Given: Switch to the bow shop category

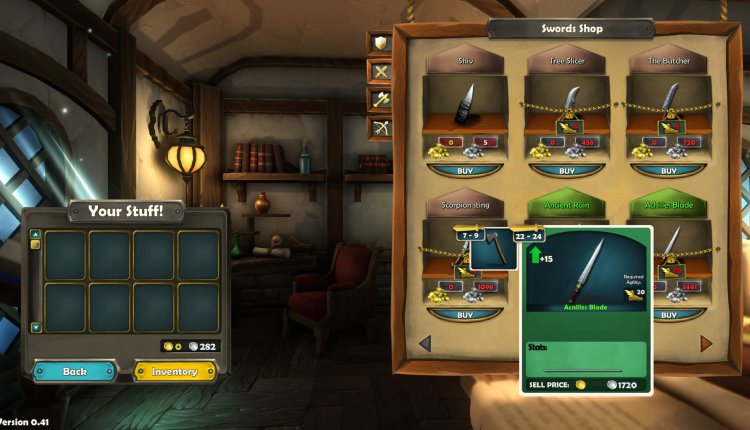Looking at the screenshot, I should click(x=381, y=127).
